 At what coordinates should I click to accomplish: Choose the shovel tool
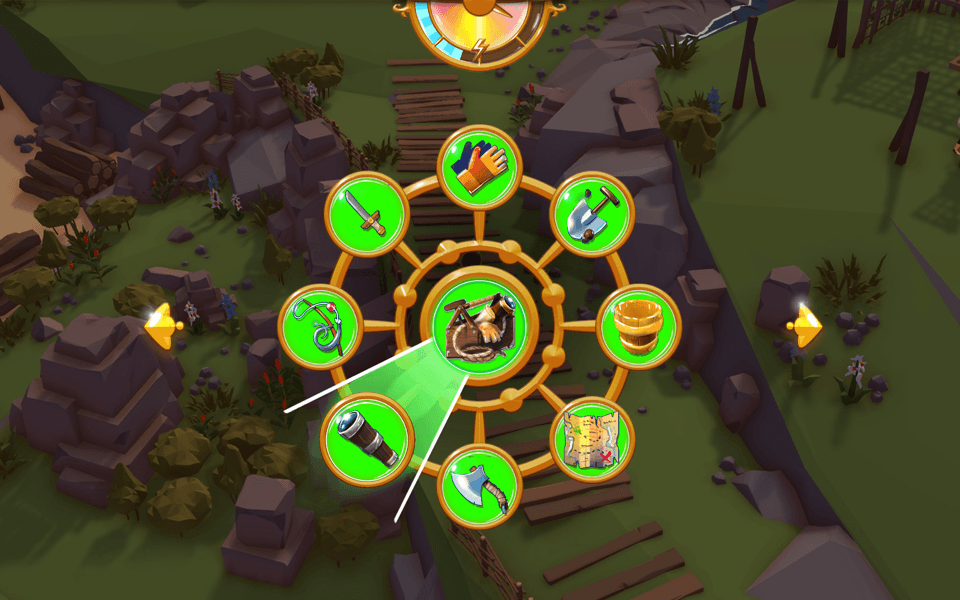coord(593,214)
